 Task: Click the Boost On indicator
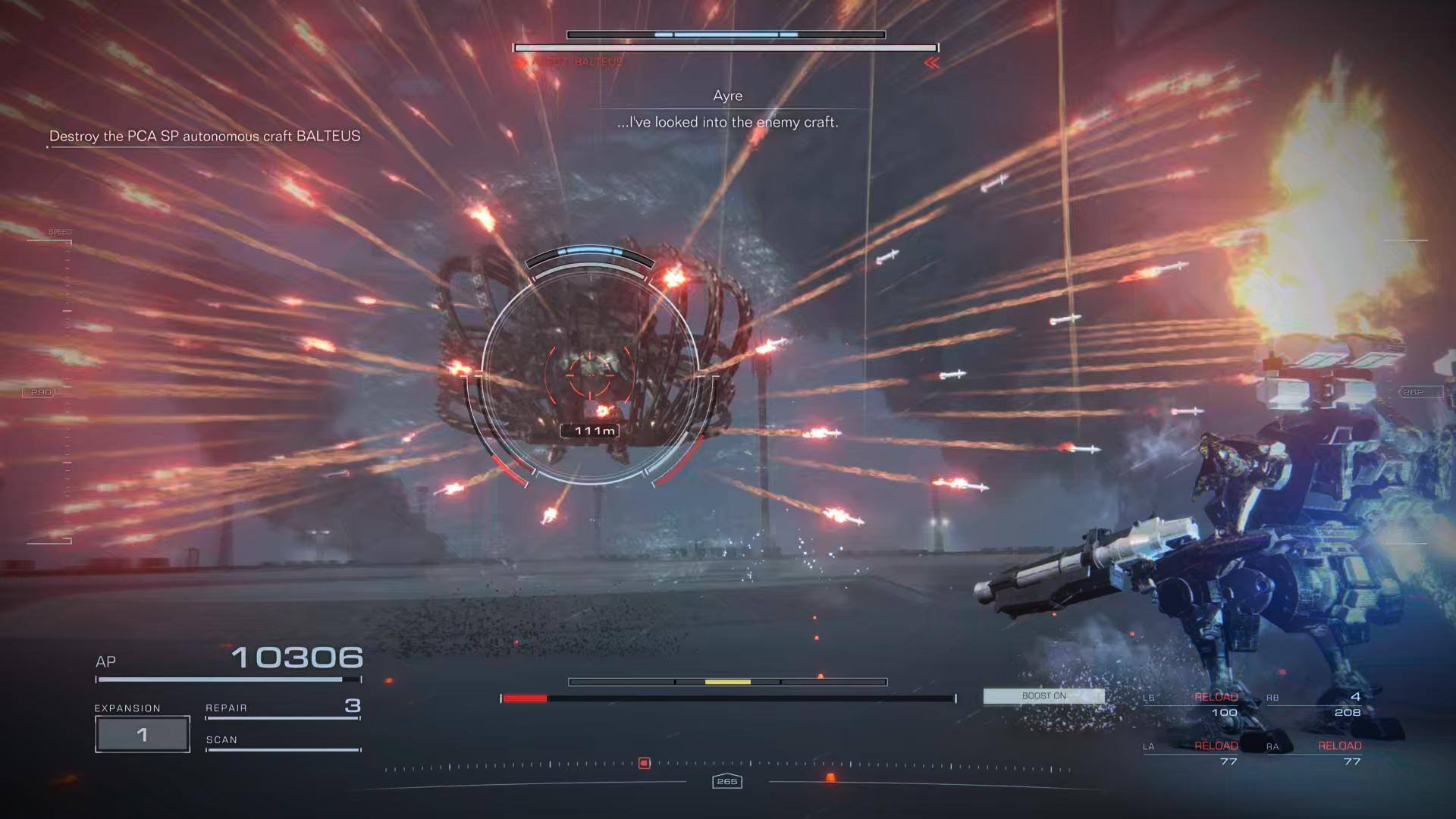point(1043,696)
